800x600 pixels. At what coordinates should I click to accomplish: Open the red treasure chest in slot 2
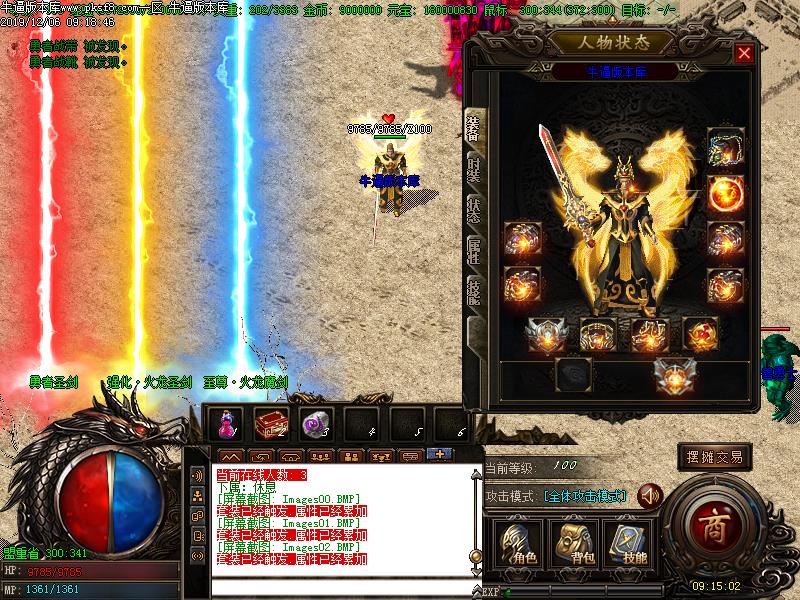270,424
